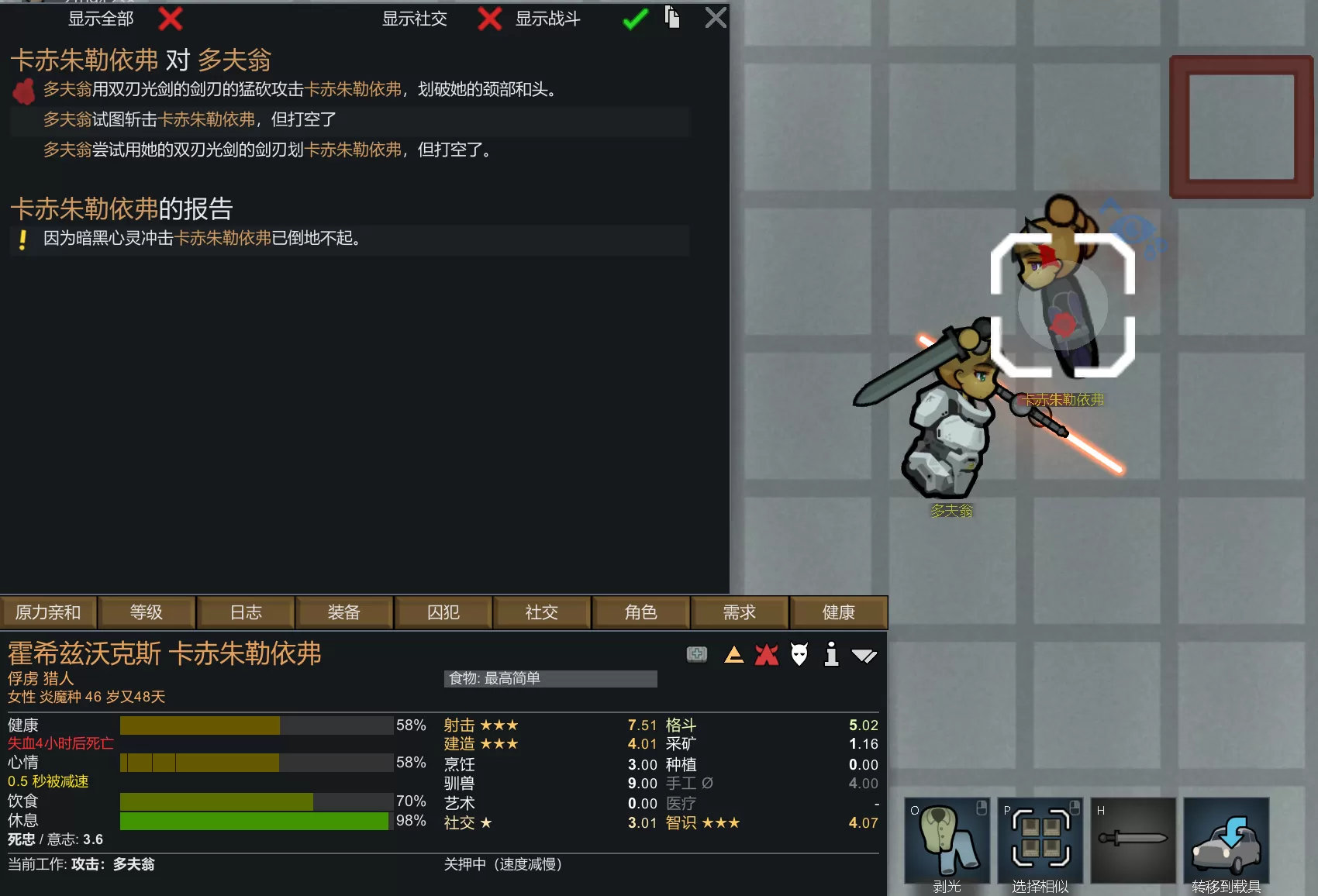The image size is (1318, 896).
Task: Change the 食物: 最高简单 food policy
Action: [x=550, y=679]
